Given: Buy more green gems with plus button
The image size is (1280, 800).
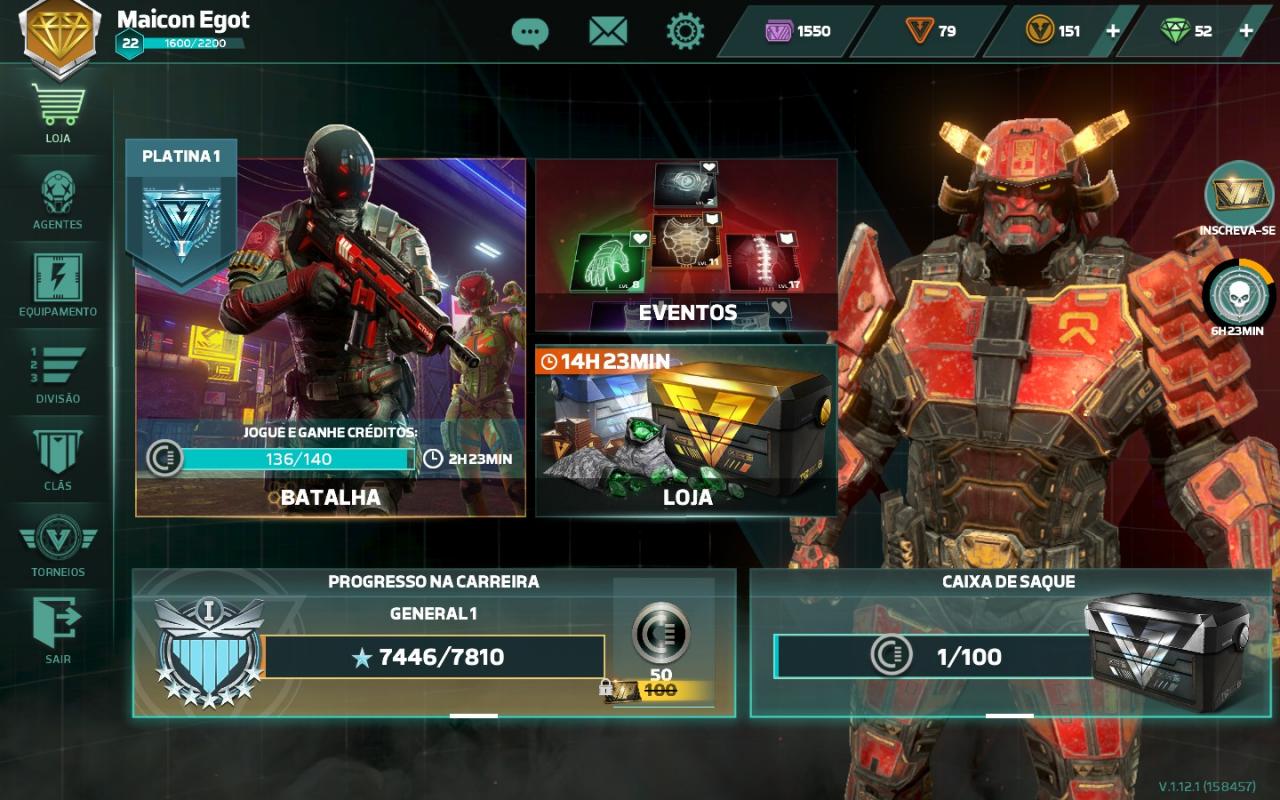Looking at the screenshot, I should click(x=1246, y=31).
